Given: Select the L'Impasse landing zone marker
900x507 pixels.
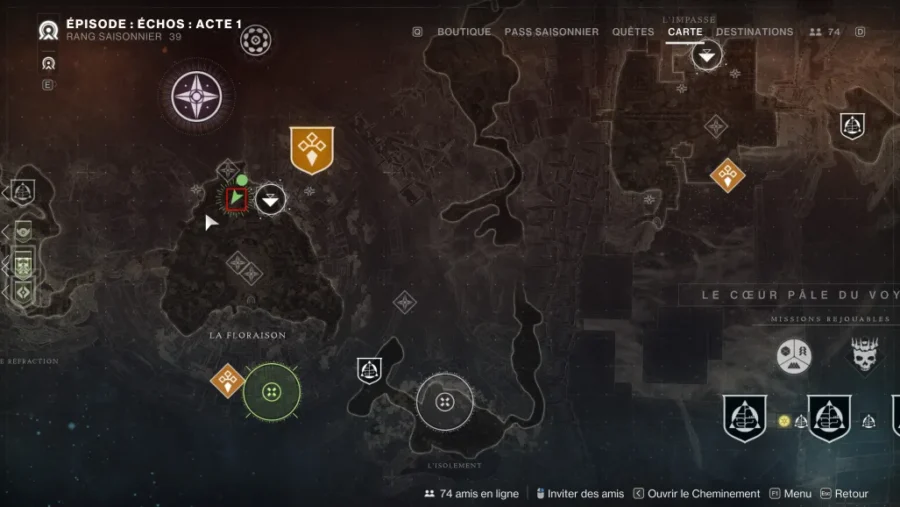Looking at the screenshot, I should tap(707, 55).
